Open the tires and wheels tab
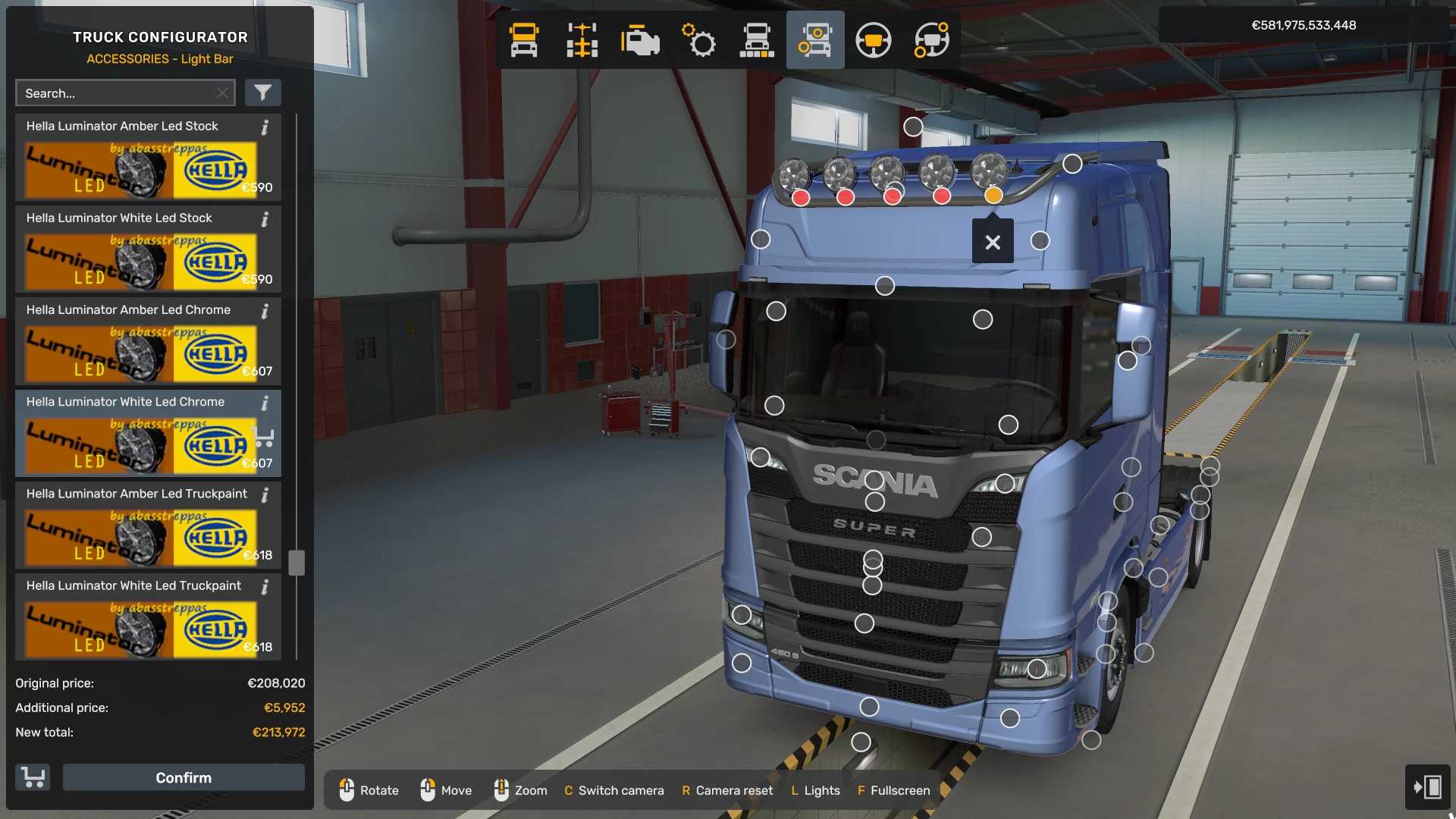Viewport: 1456px width, 819px height. 757,40
